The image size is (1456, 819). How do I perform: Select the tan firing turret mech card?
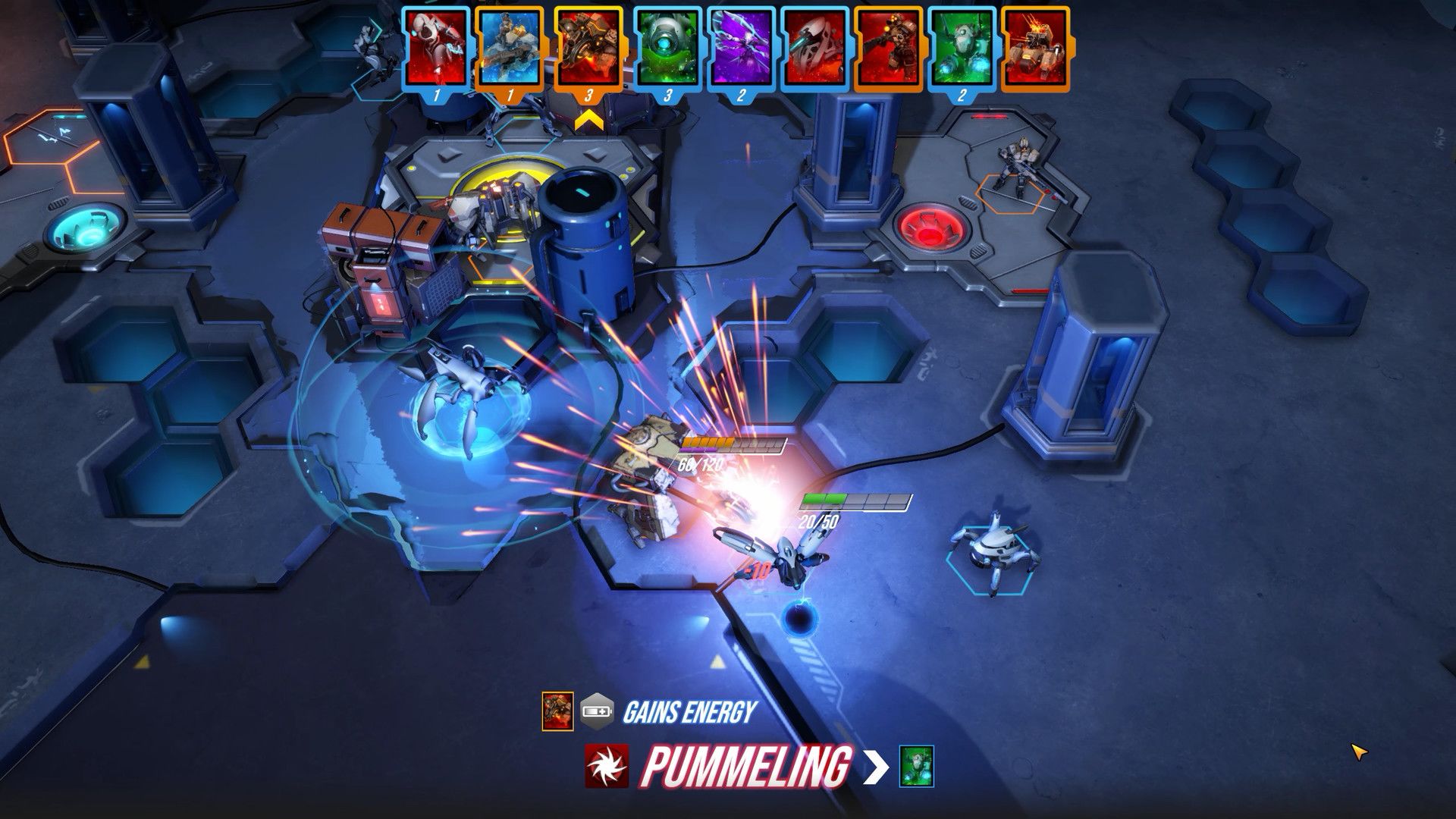[x=1035, y=47]
